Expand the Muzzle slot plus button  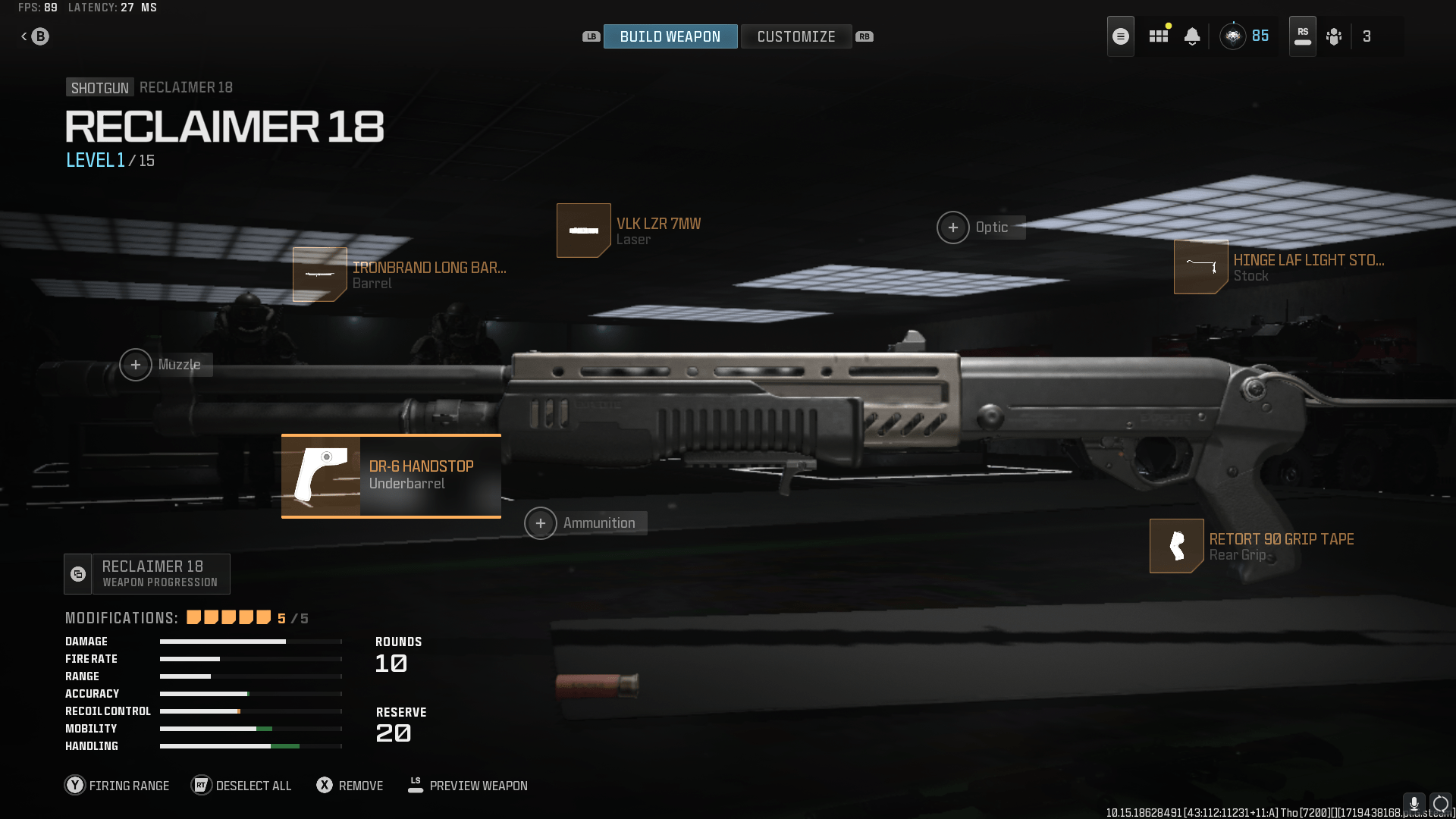click(x=136, y=365)
